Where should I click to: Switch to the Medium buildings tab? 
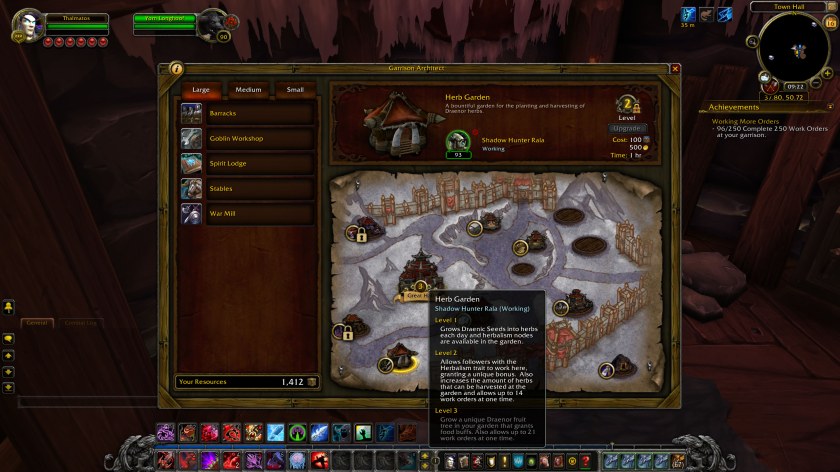(x=248, y=90)
